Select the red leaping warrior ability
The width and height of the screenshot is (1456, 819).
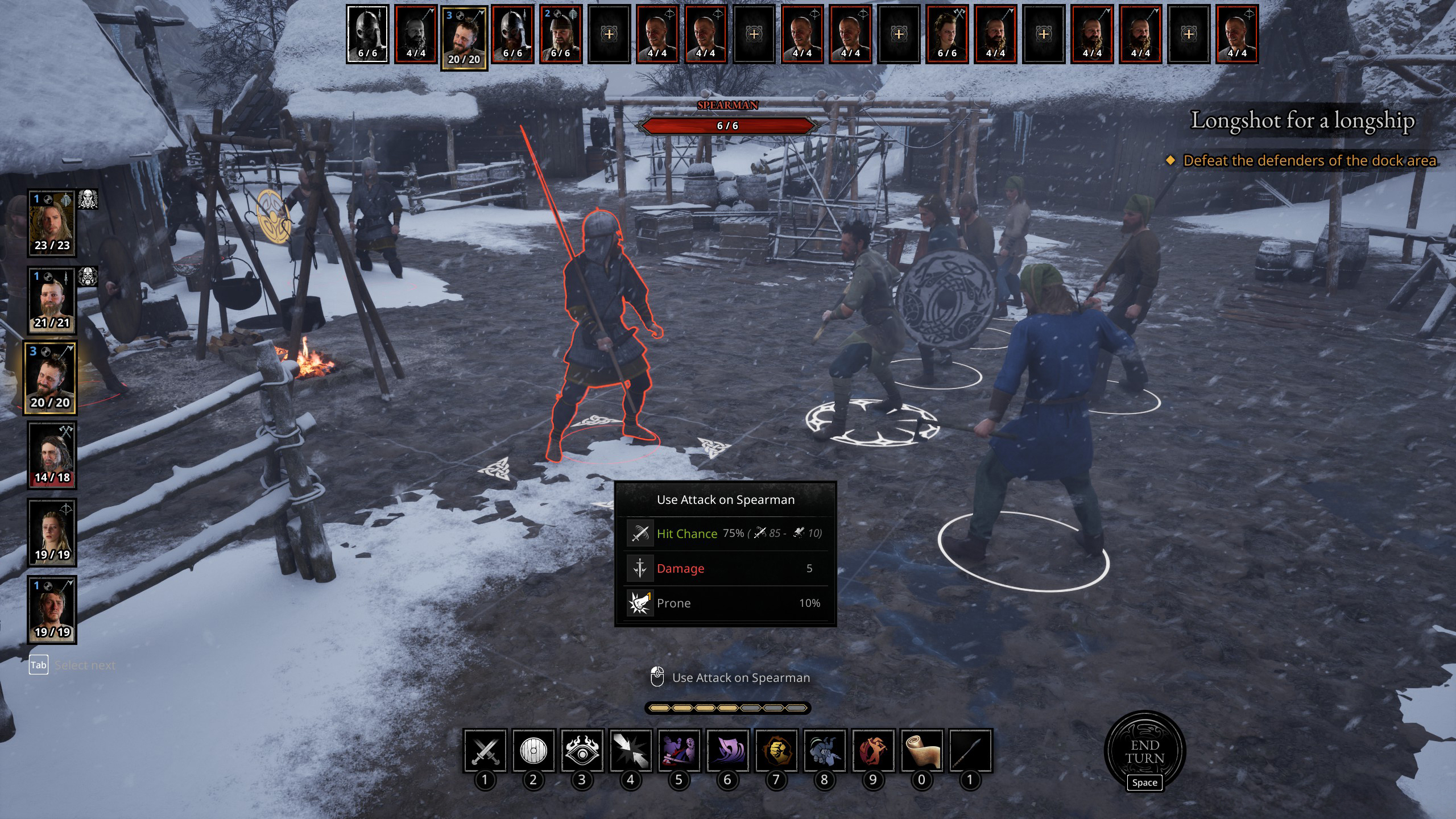[x=873, y=751]
